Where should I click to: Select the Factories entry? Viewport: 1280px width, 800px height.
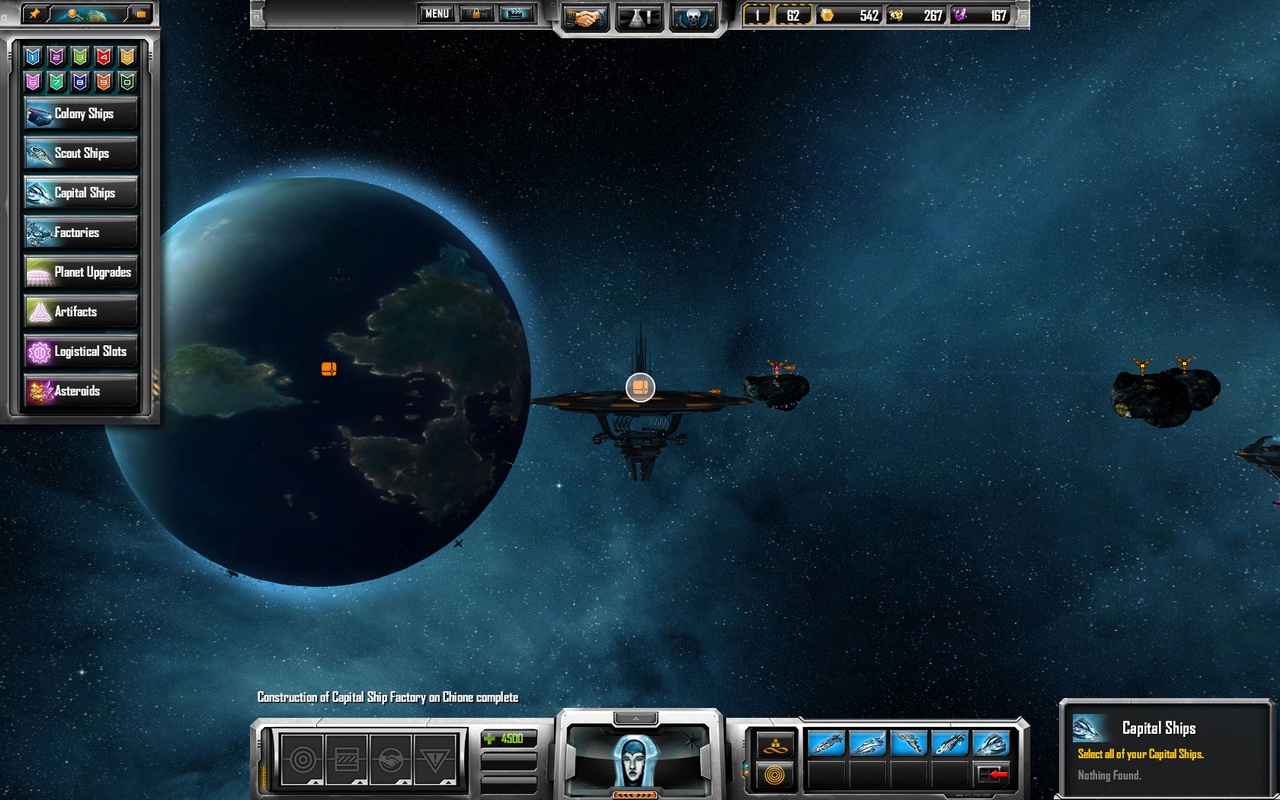click(x=80, y=233)
